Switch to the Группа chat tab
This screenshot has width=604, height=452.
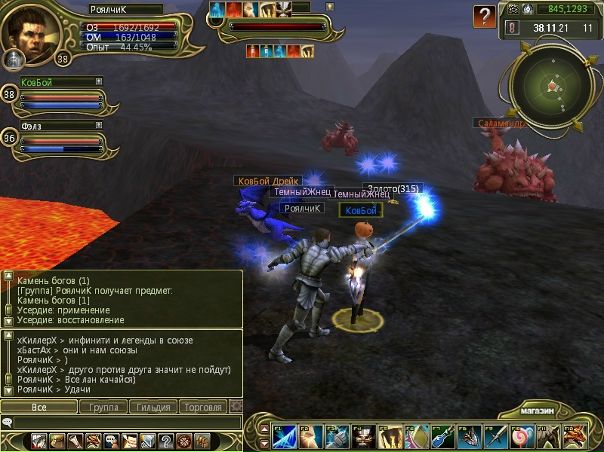pos(103,407)
